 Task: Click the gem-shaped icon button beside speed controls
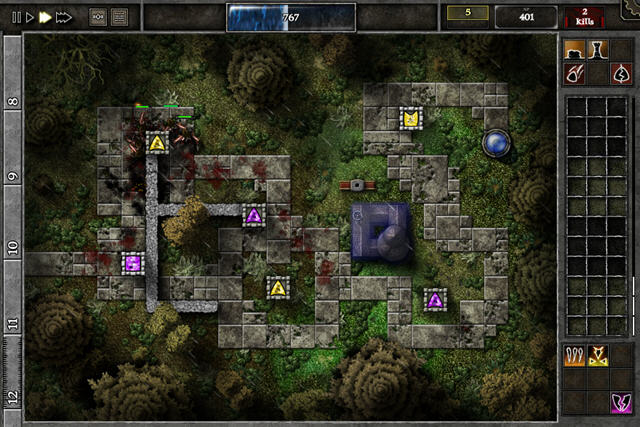pos(98,17)
